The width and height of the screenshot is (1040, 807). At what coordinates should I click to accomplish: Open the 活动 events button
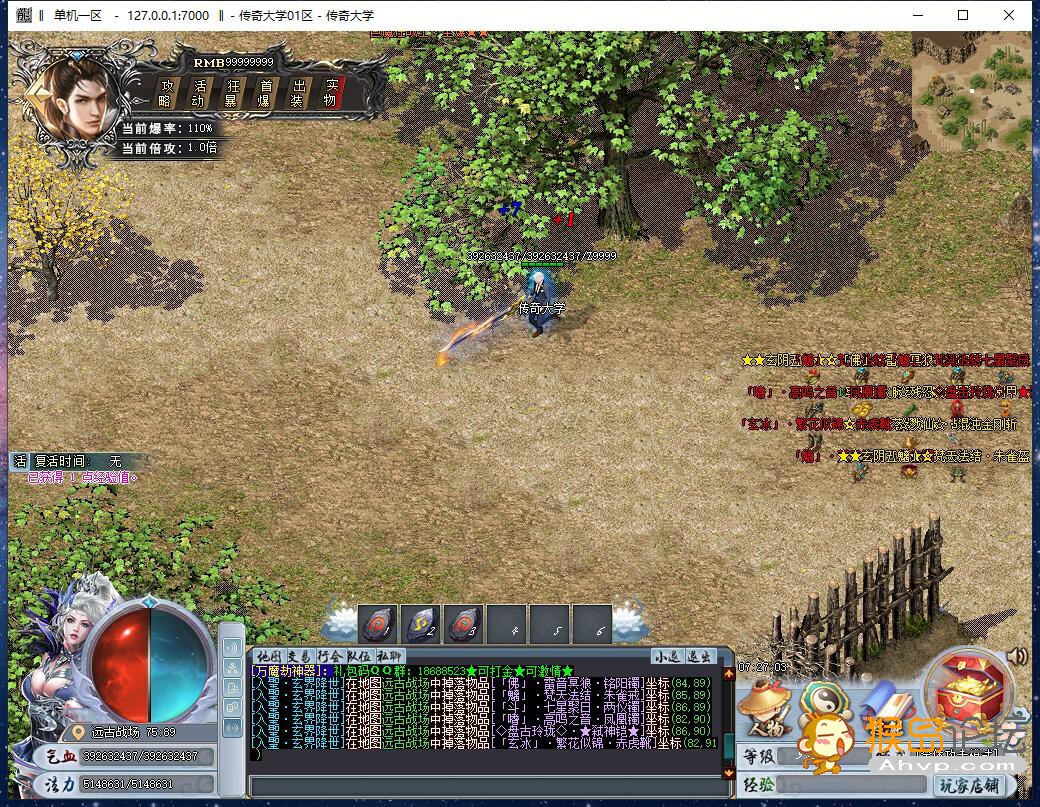point(199,92)
